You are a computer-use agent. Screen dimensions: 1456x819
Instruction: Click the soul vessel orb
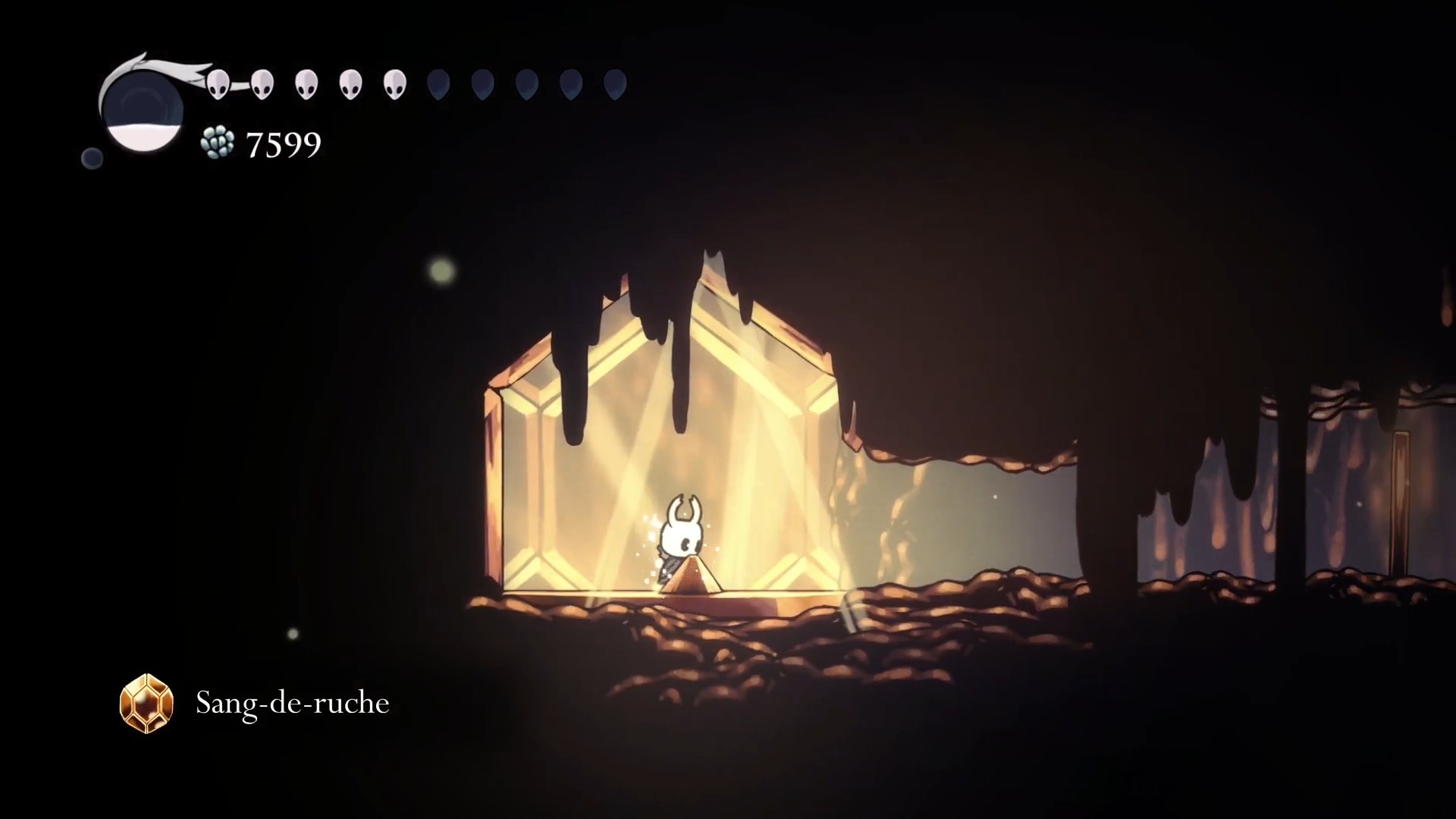[x=144, y=111]
